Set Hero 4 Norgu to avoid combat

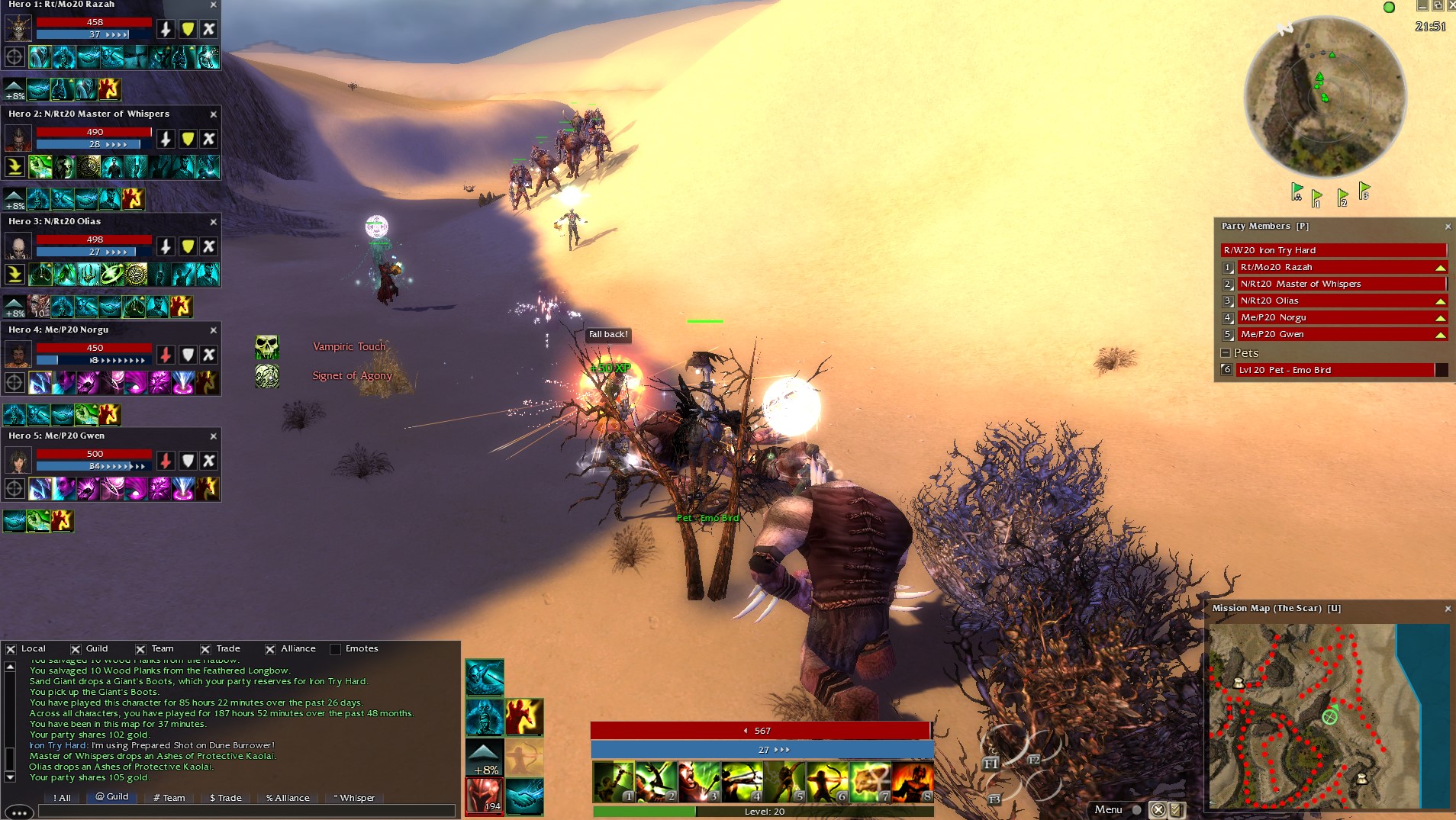(x=209, y=355)
